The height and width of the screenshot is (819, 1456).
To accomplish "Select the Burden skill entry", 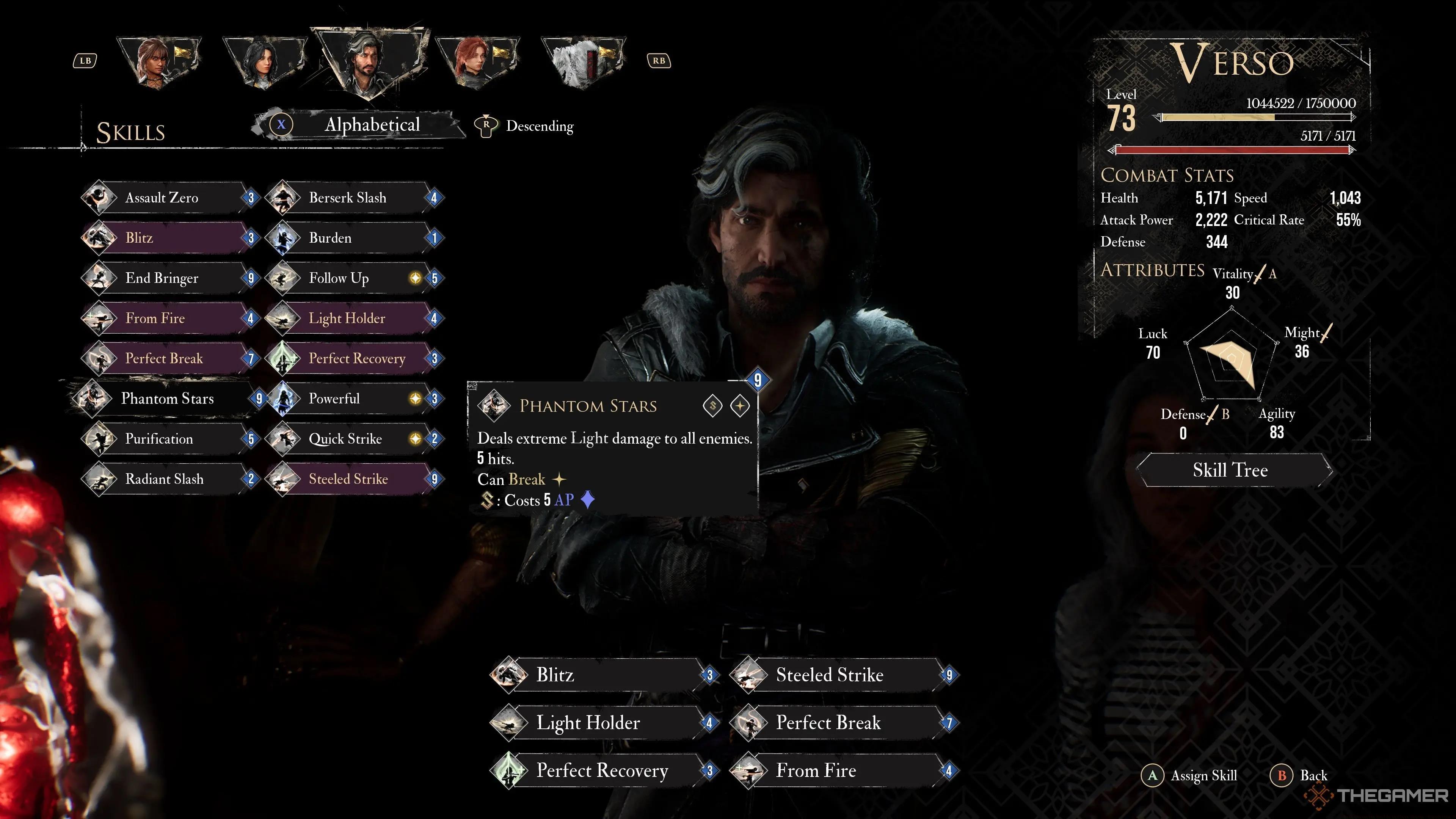I will (x=353, y=238).
